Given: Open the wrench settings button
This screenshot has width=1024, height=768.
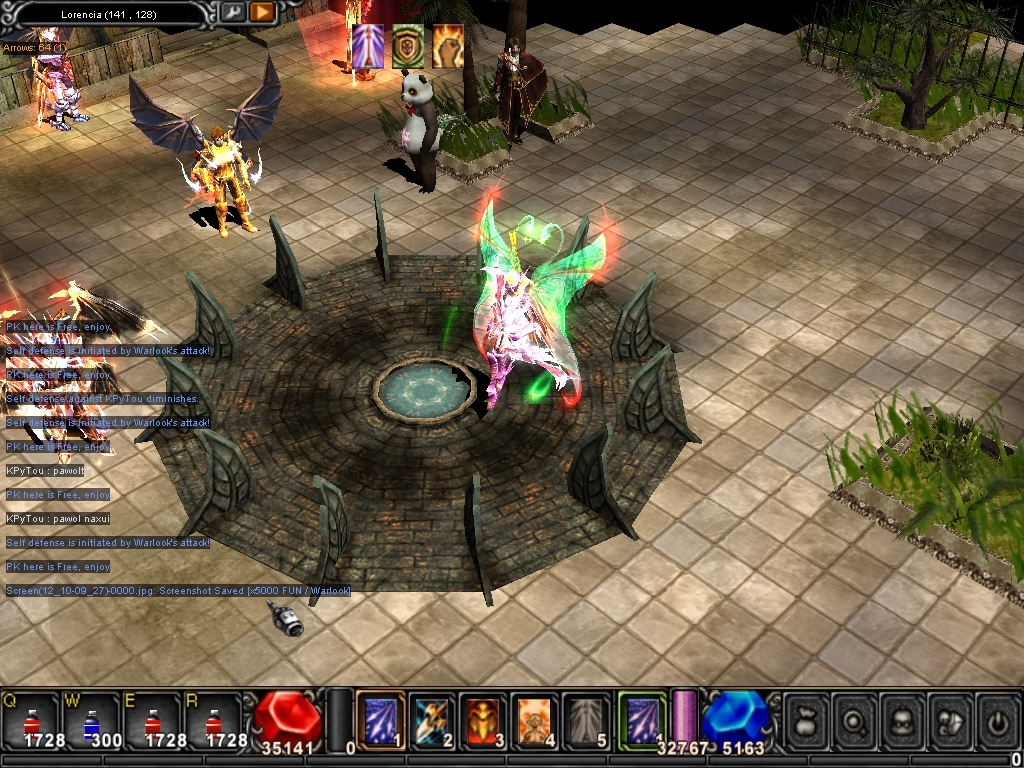Looking at the screenshot, I should [232, 12].
